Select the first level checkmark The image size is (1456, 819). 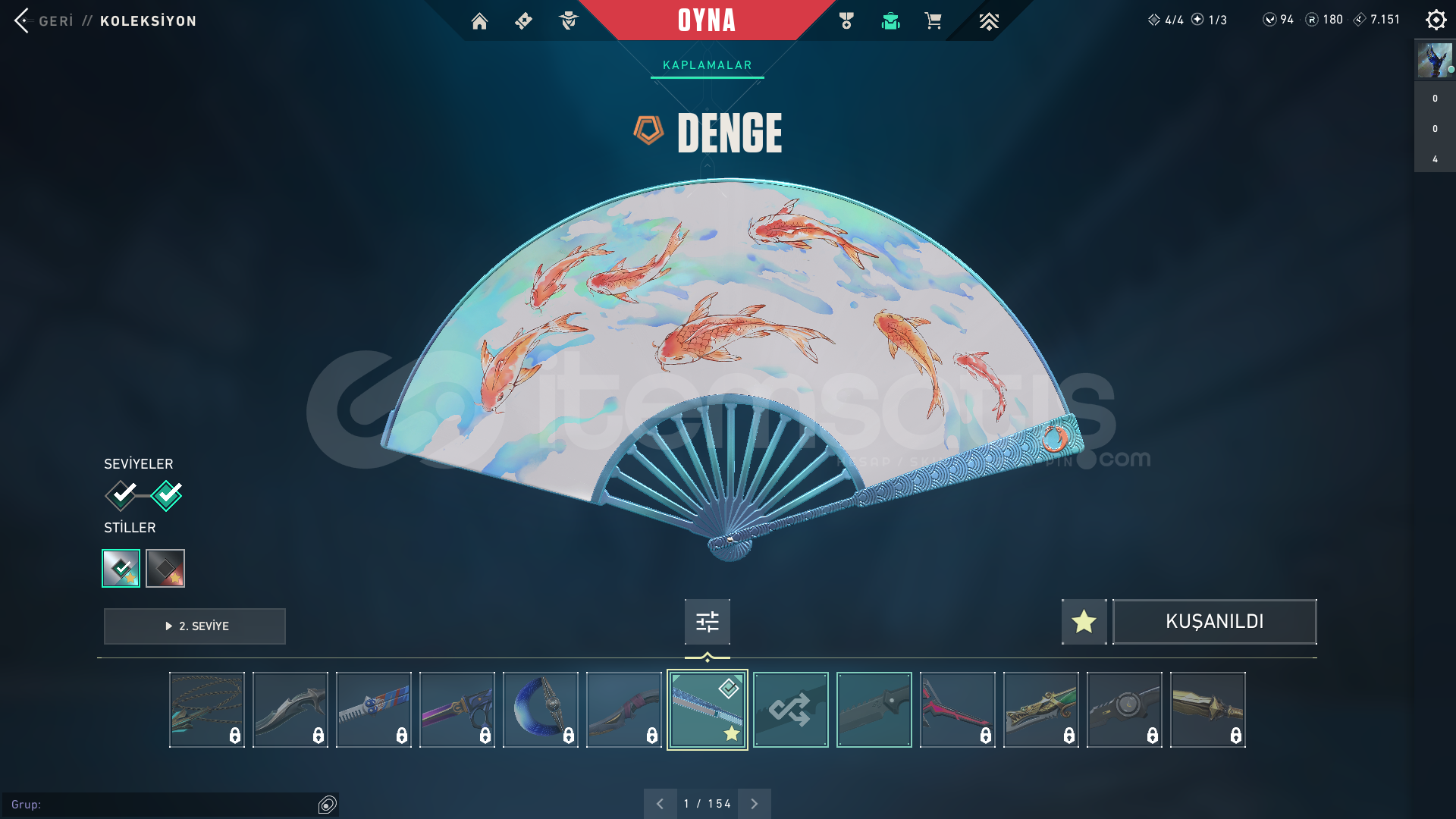[121, 495]
